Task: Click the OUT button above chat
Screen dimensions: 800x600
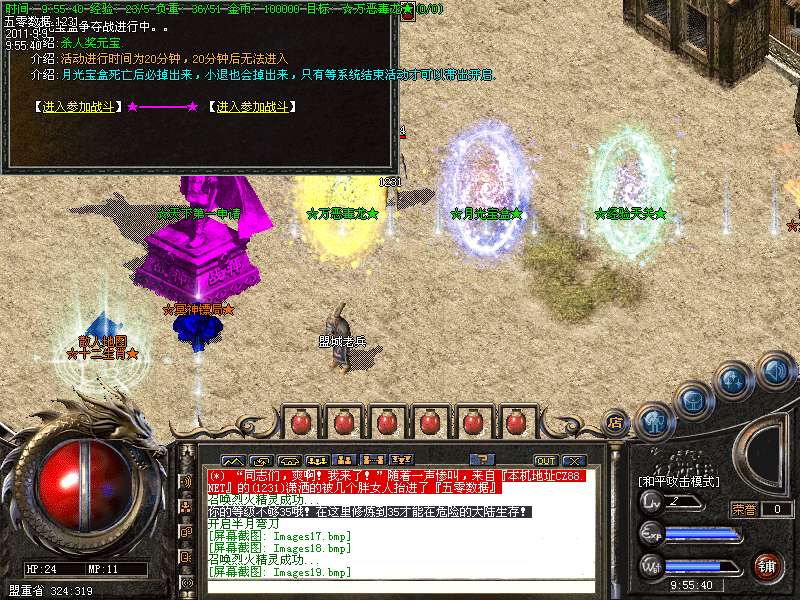Action: coord(545,460)
